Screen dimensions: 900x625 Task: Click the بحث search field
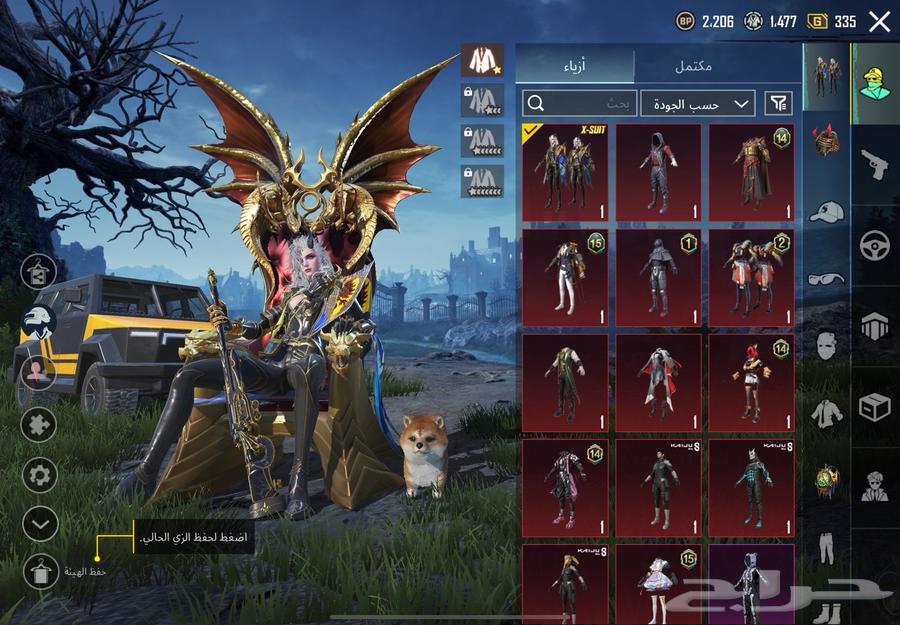click(x=579, y=103)
